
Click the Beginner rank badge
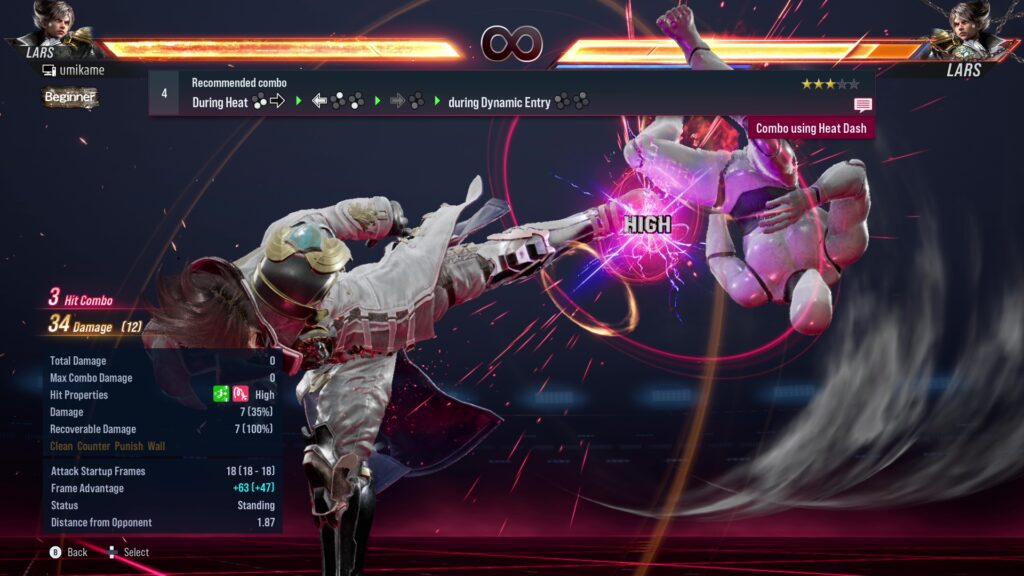(x=70, y=97)
